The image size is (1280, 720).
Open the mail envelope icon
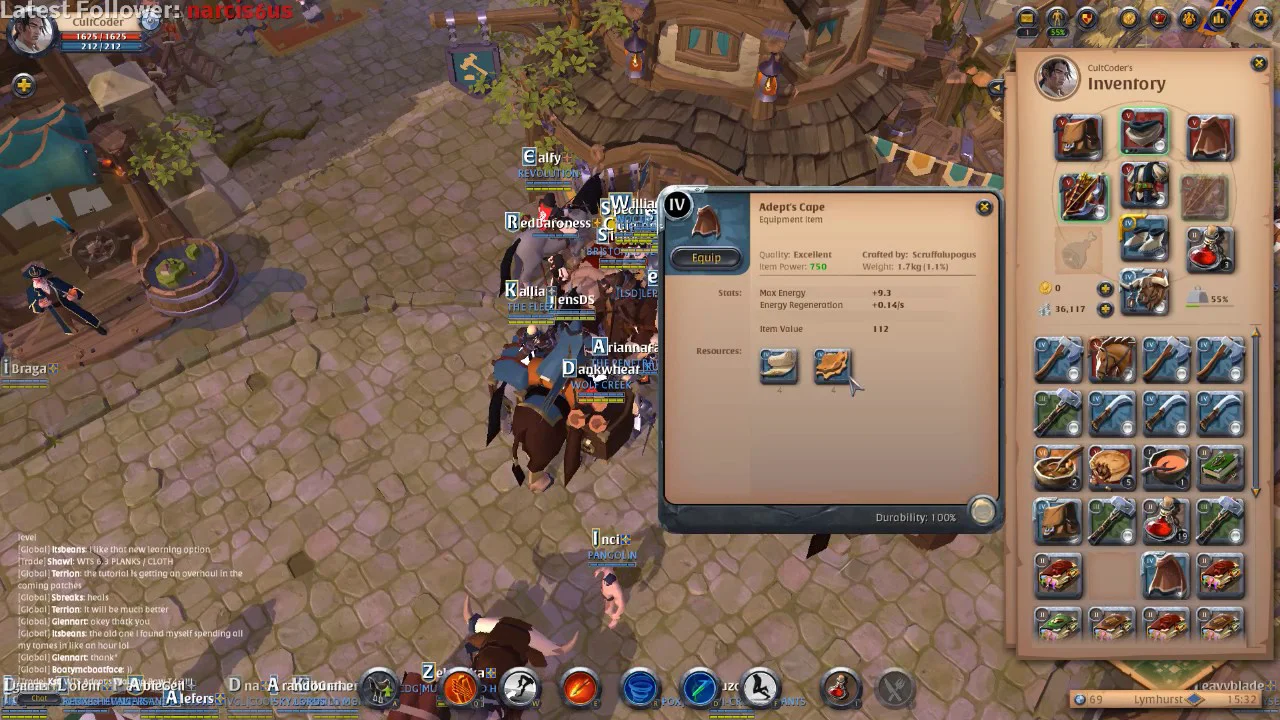pyautogui.click(x=1026, y=18)
